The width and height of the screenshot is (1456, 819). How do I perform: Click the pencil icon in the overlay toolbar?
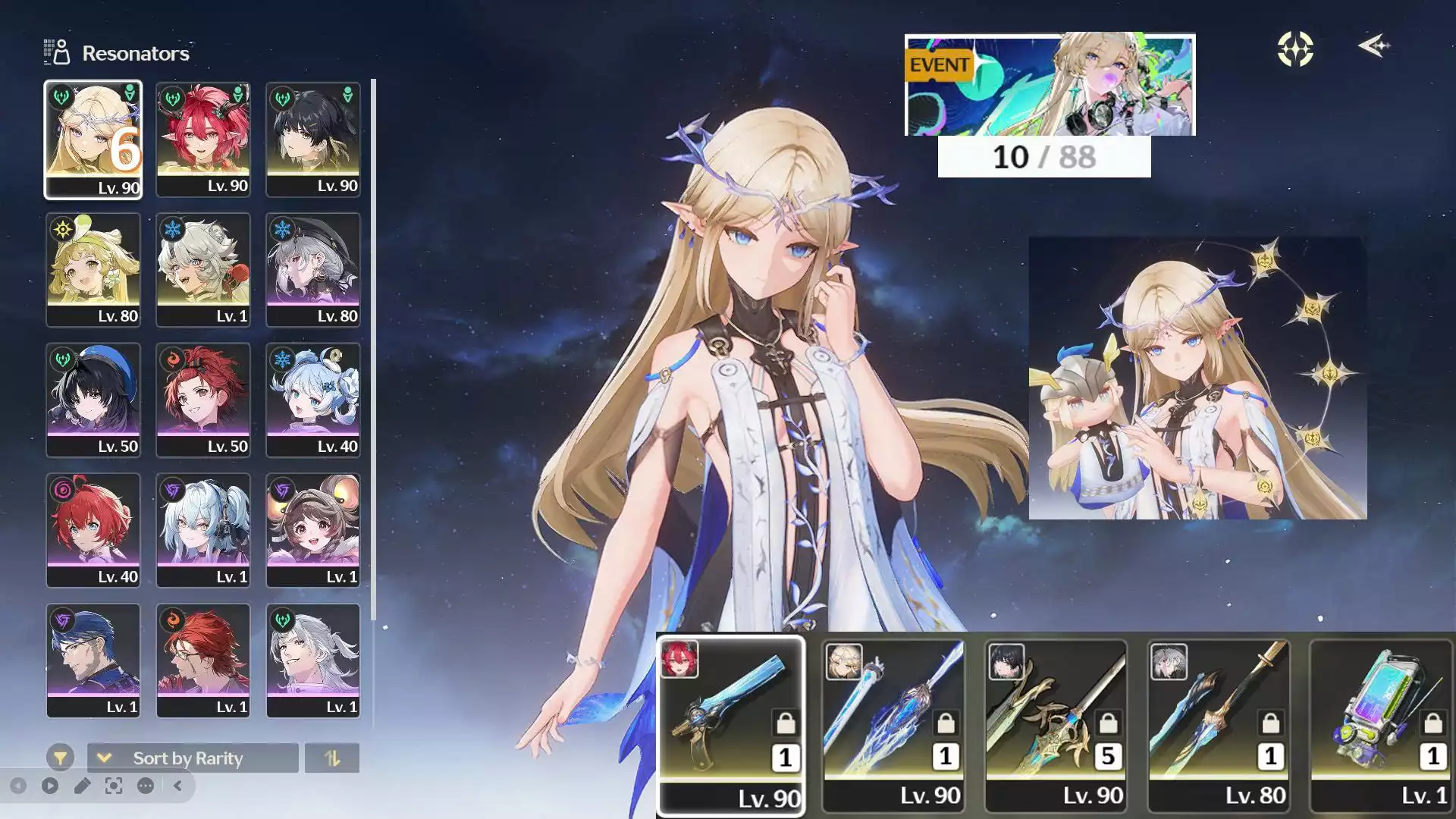(x=82, y=786)
